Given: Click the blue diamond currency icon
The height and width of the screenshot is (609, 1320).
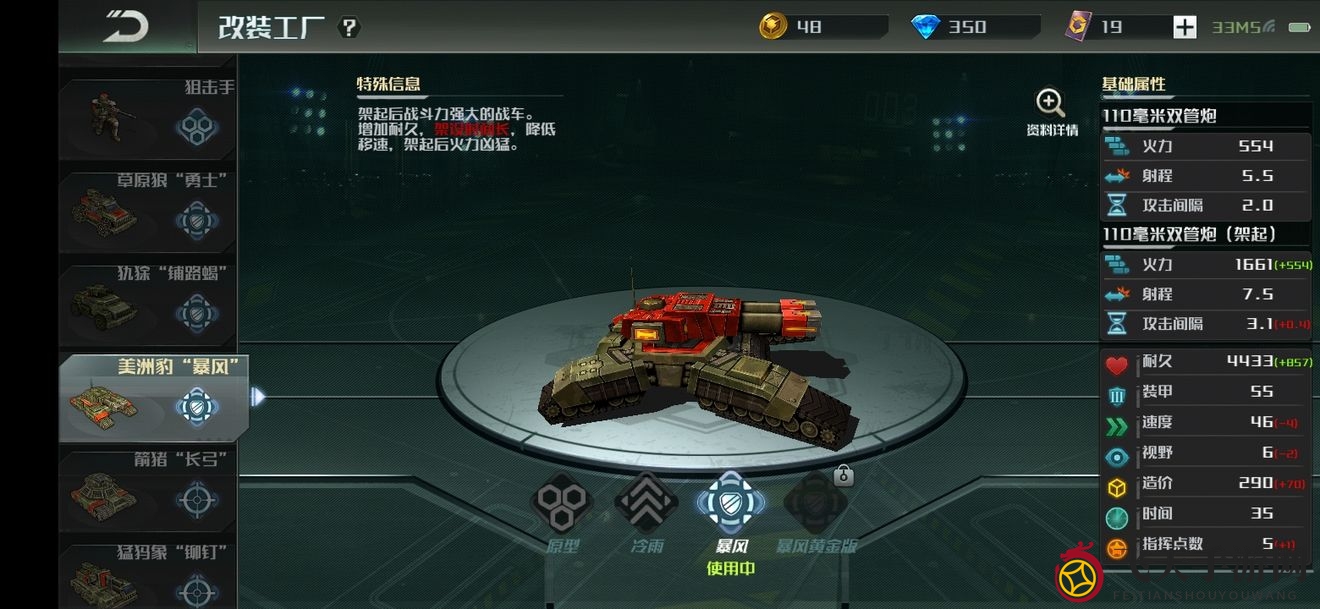Looking at the screenshot, I should point(926,27).
